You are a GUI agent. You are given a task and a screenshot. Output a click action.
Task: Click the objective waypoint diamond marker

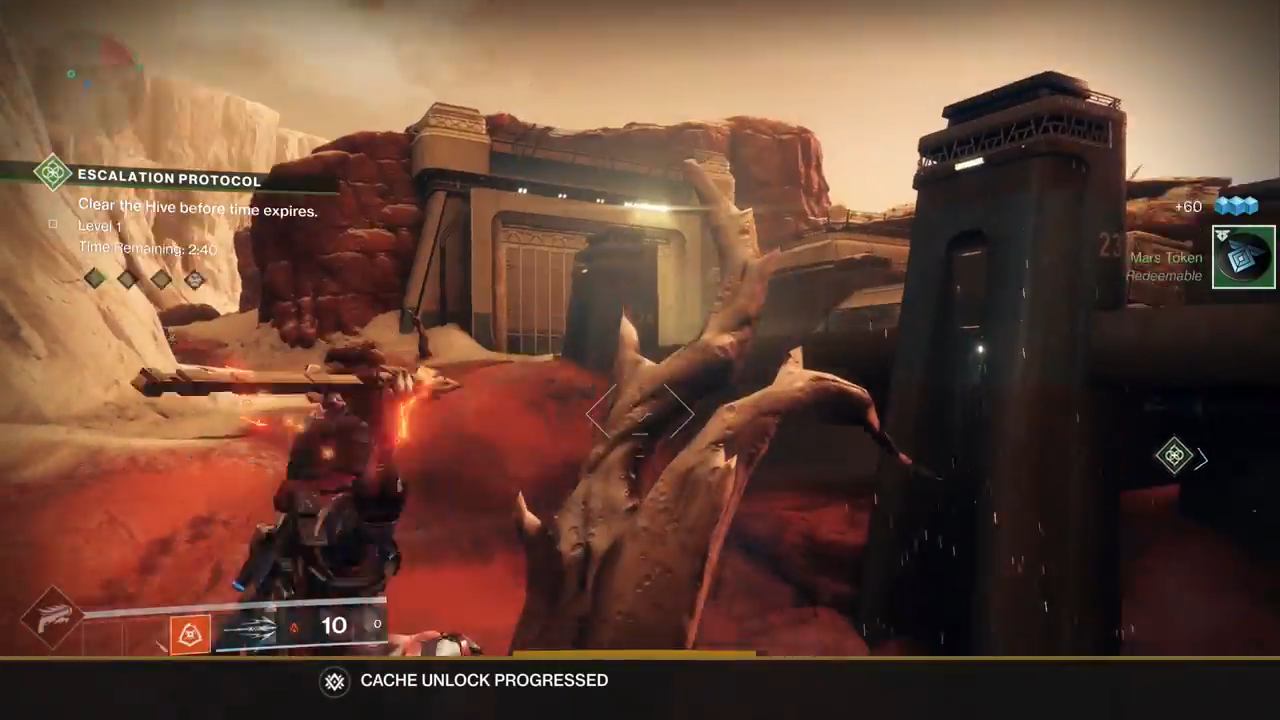click(x=1174, y=456)
